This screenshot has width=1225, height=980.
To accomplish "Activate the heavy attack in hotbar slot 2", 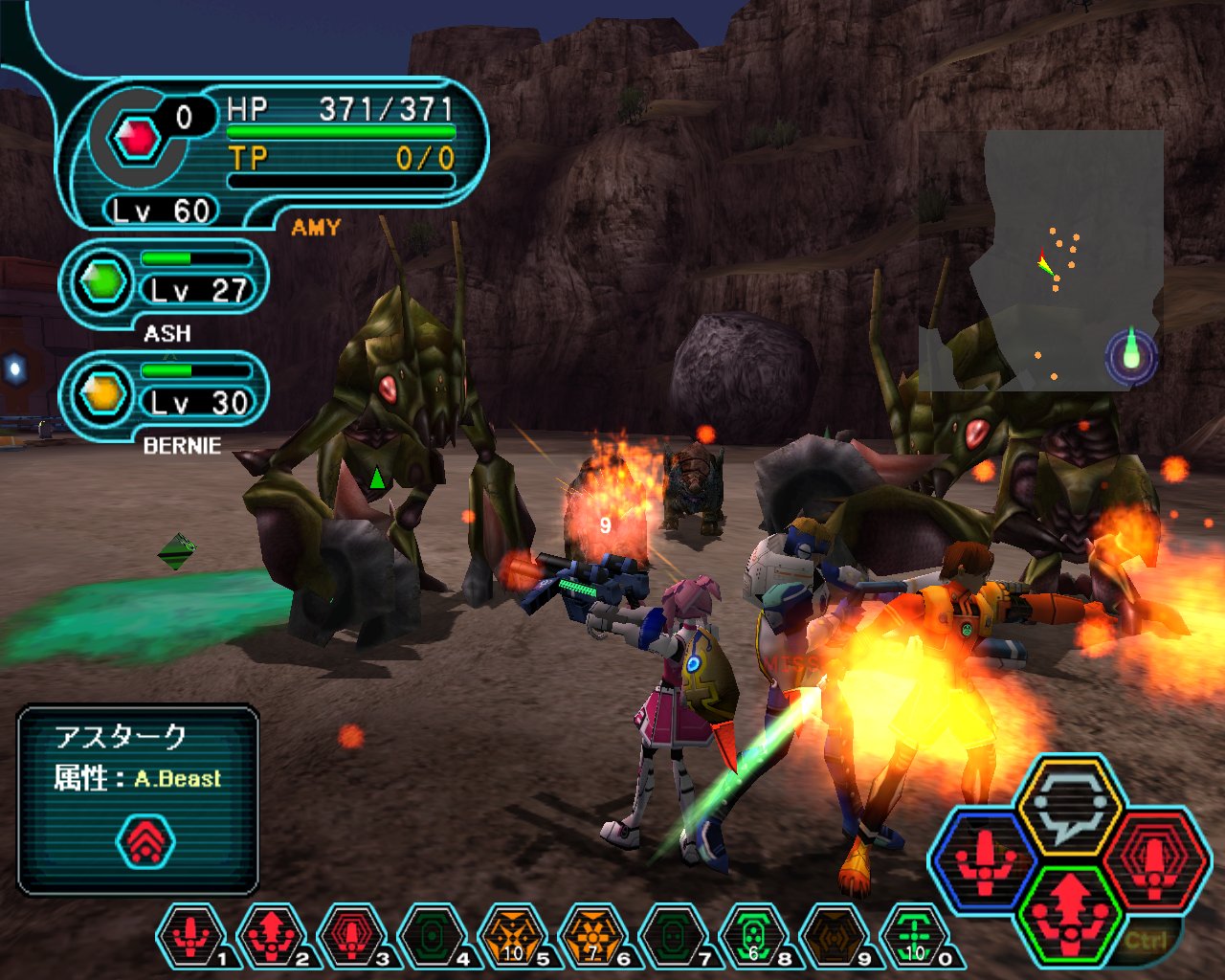I will [x=272, y=935].
